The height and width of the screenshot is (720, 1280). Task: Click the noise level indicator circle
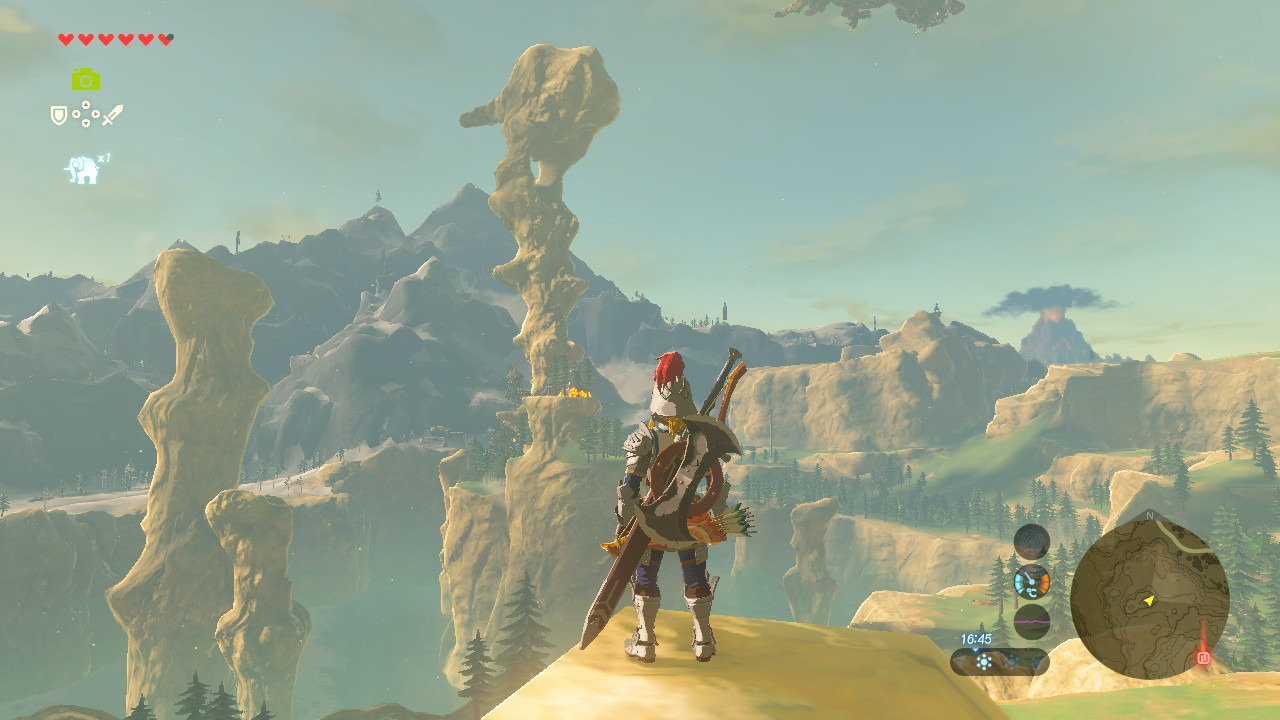(1032, 542)
